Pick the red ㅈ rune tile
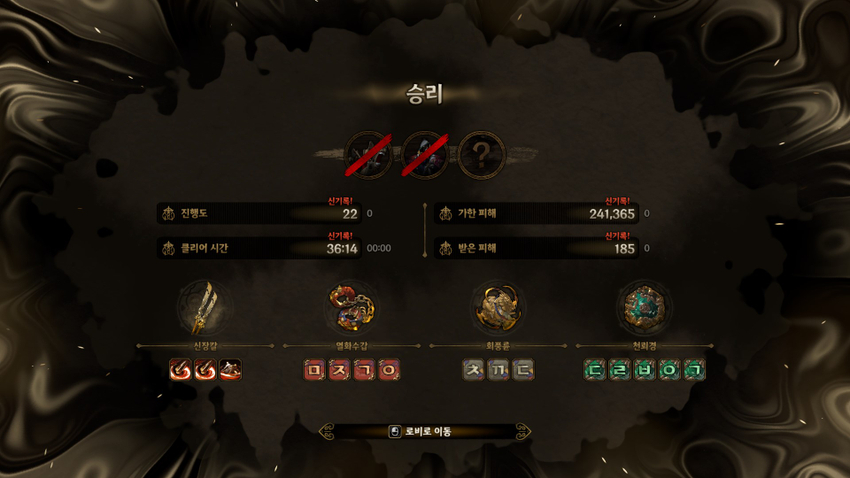The image size is (850, 478). 340,370
